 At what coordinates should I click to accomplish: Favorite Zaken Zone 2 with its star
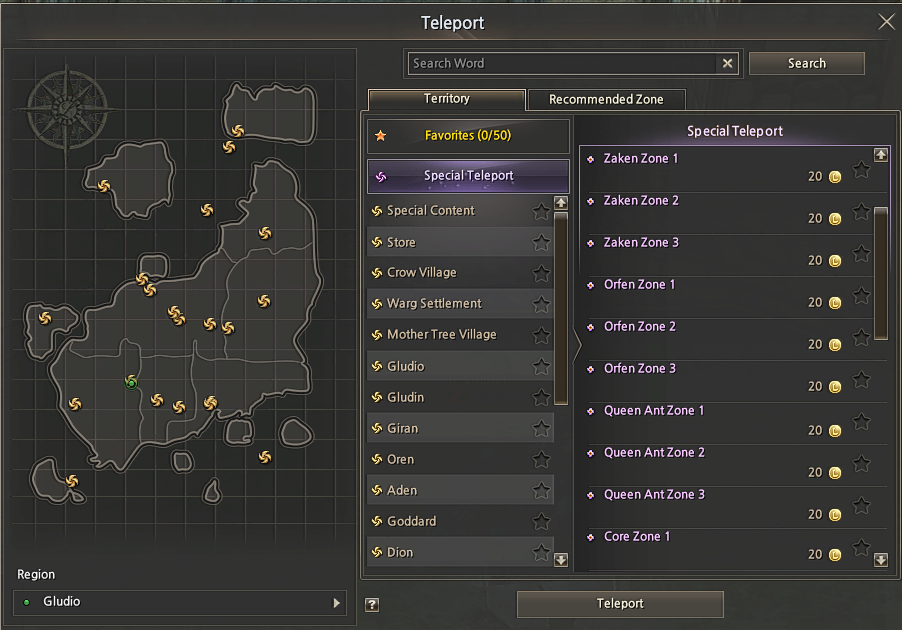click(x=861, y=212)
